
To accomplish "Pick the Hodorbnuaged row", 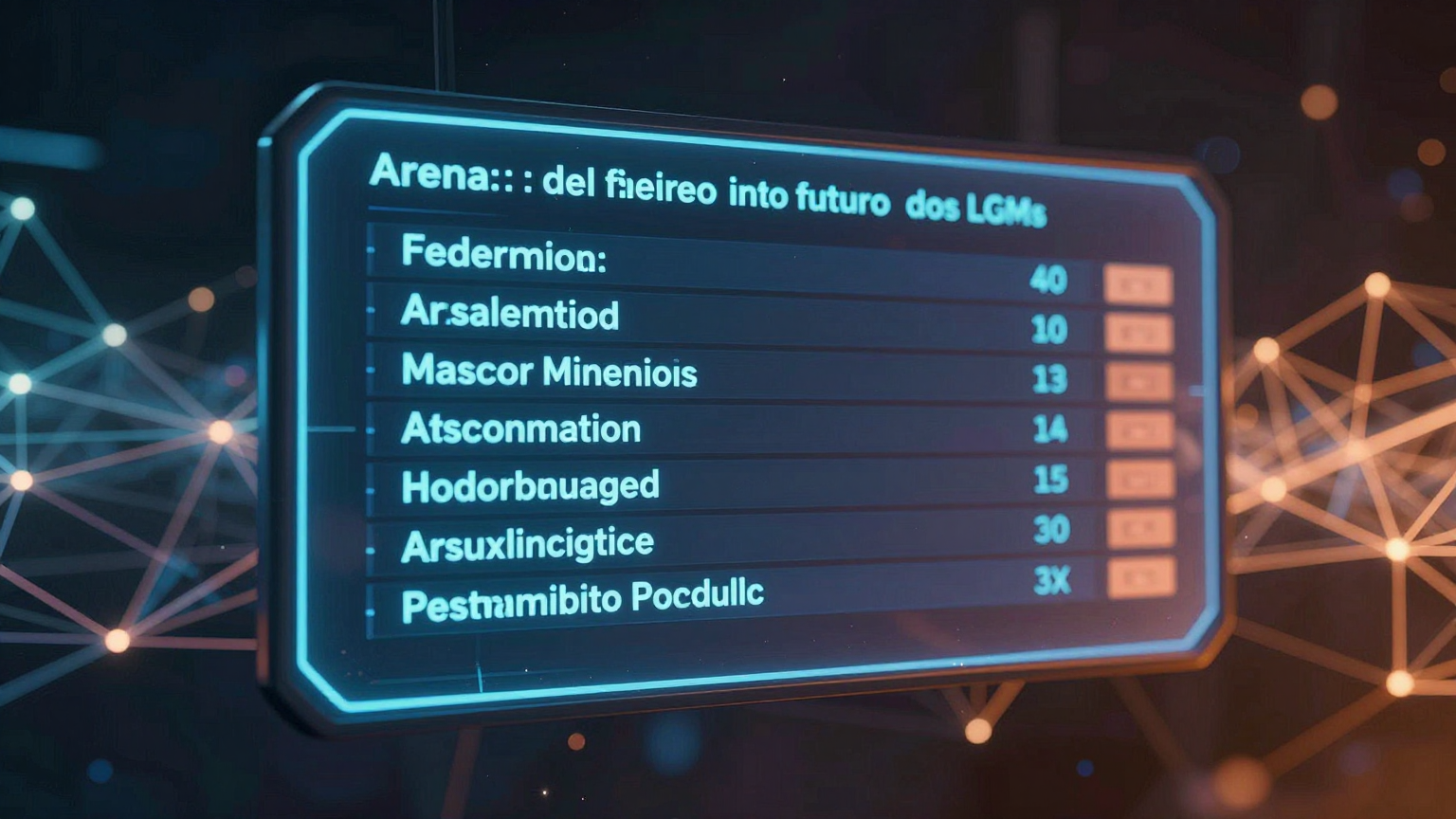I will [x=530, y=486].
